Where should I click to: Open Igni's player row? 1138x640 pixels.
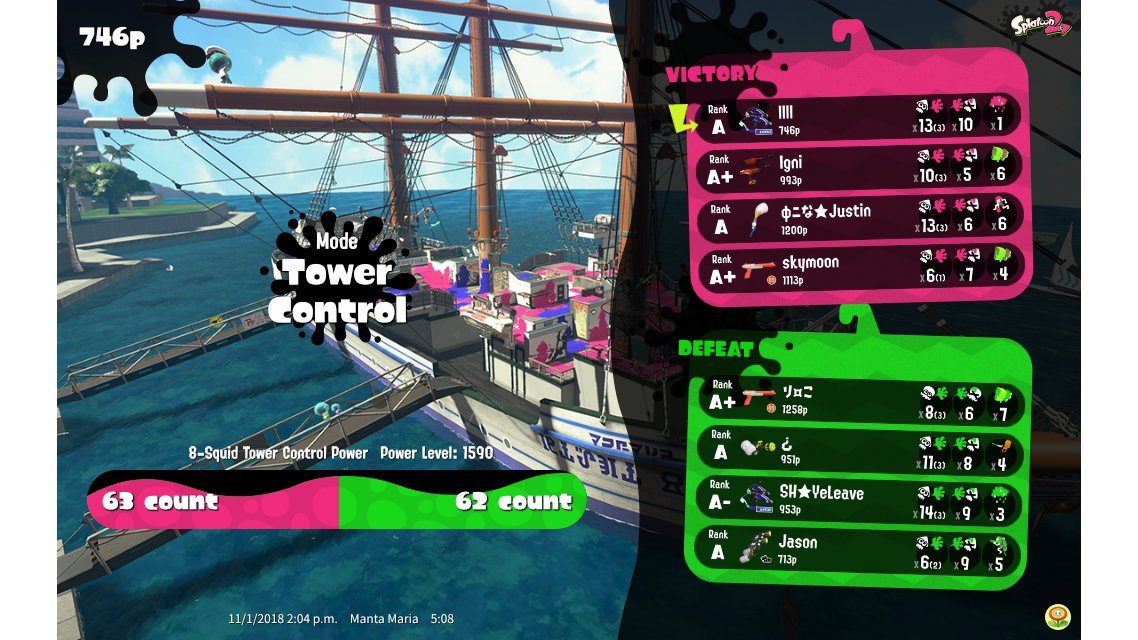(x=859, y=168)
